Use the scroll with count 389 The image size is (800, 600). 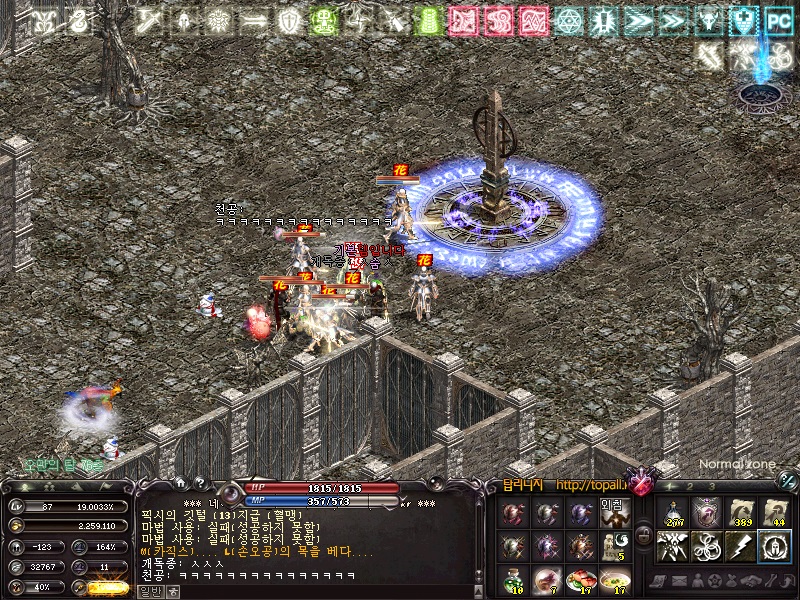click(x=741, y=512)
